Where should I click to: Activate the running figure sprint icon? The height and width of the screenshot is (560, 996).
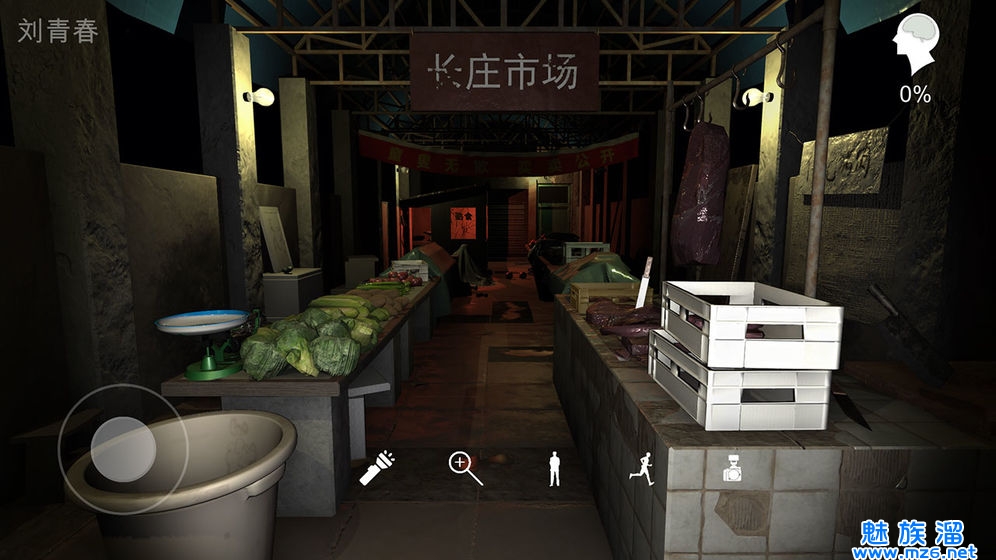641,467
